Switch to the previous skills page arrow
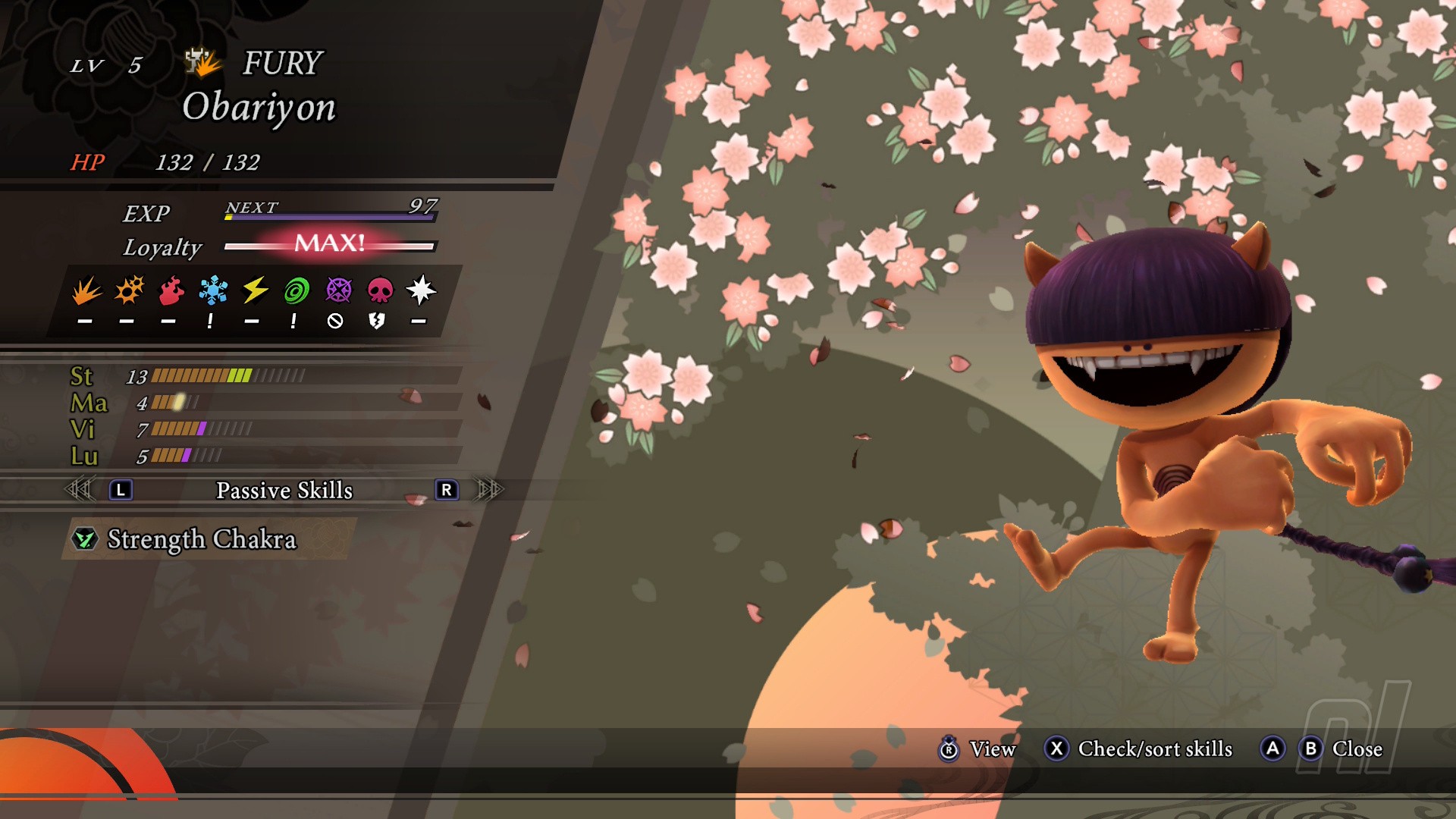The height and width of the screenshot is (819, 1456). coord(80,490)
